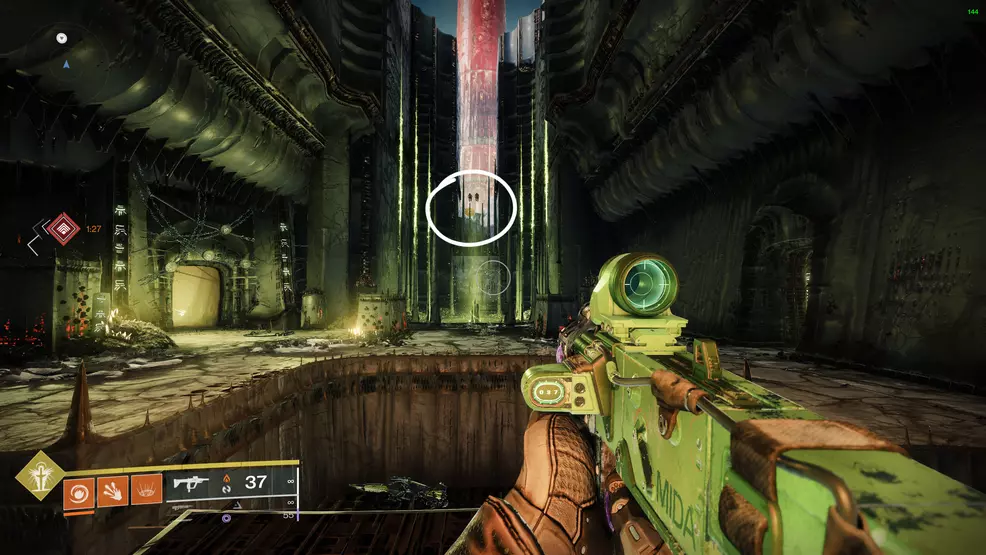Activate the class ability icon
Screen dimensions: 986x555
point(146,490)
